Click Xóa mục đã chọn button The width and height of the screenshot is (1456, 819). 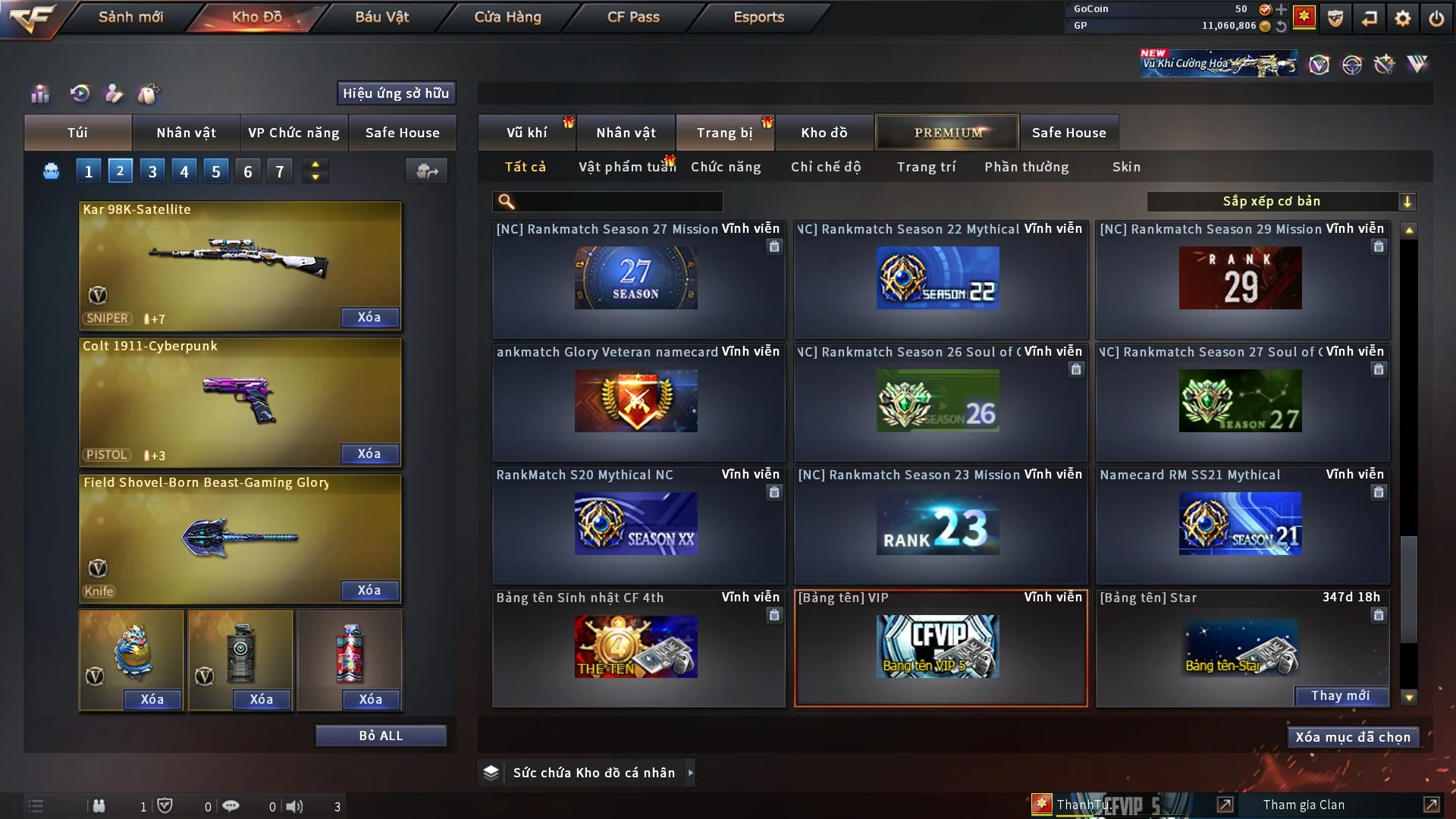tap(1352, 737)
